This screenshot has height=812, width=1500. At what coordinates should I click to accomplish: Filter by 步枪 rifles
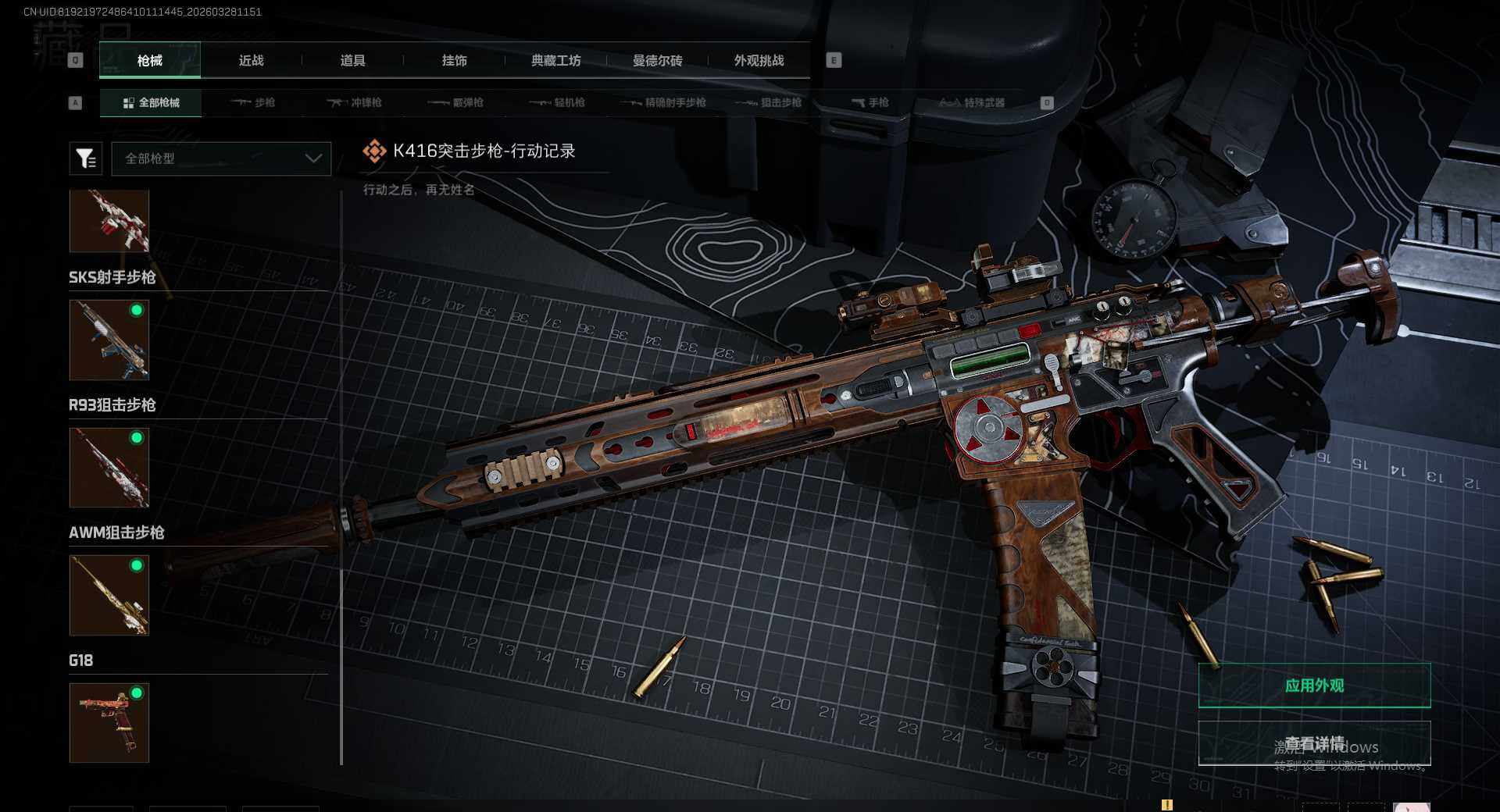click(253, 103)
